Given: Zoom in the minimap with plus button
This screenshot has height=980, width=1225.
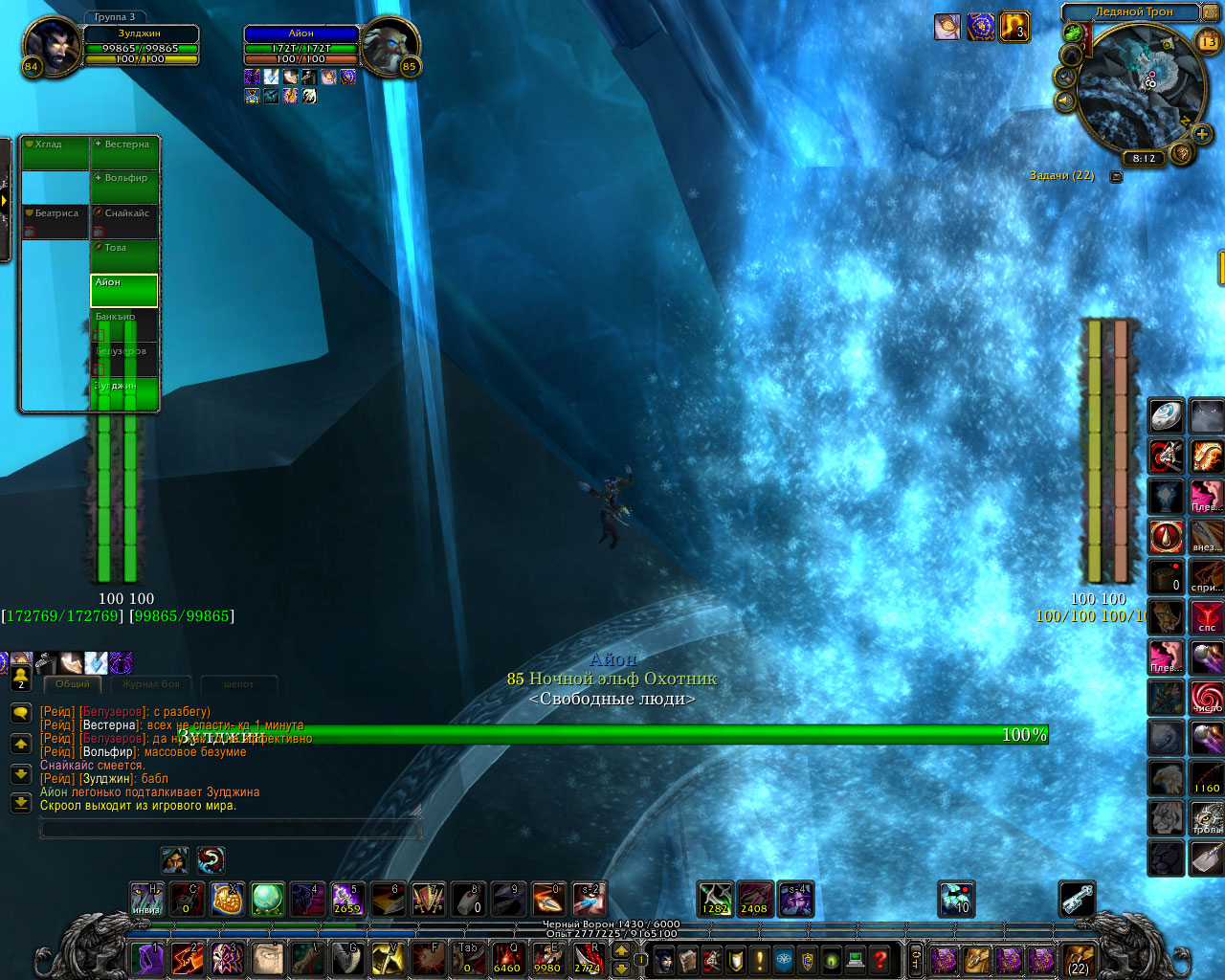Looking at the screenshot, I should tap(1202, 134).
